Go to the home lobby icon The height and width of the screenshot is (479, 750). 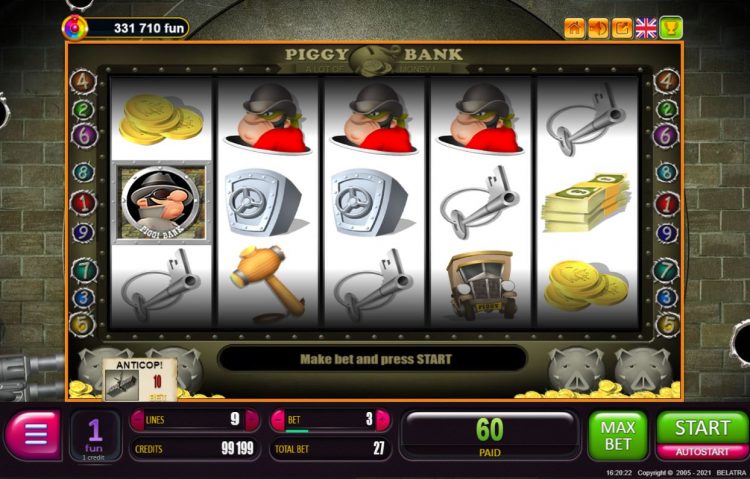pos(574,28)
